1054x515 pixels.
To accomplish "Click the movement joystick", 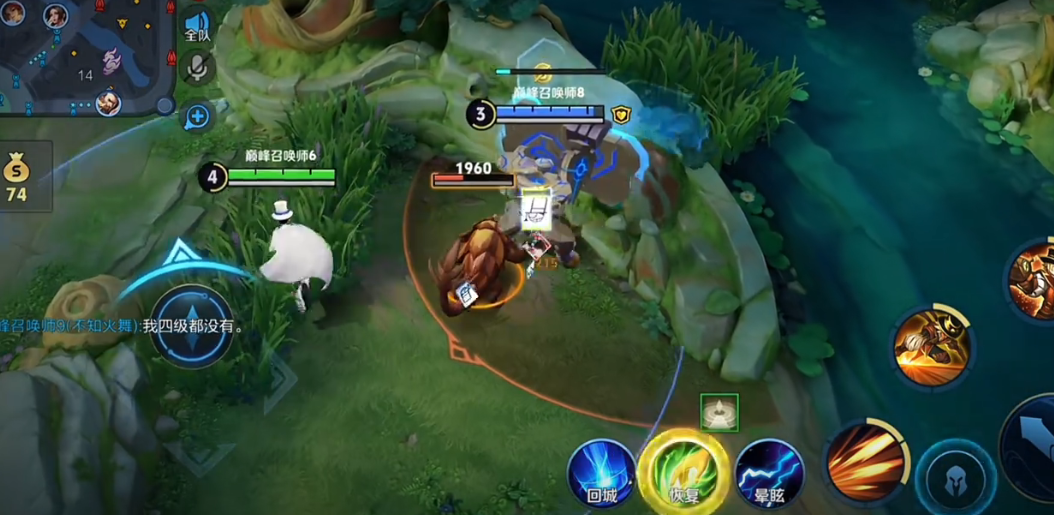I will pos(191,326).
